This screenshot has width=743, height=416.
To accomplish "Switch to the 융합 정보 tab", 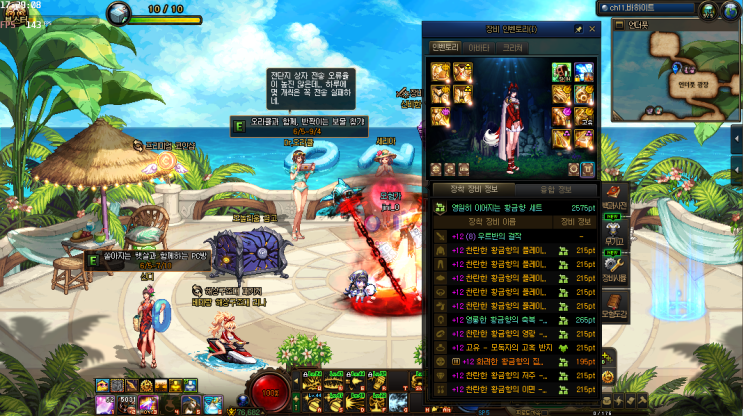I will point(555,188).
